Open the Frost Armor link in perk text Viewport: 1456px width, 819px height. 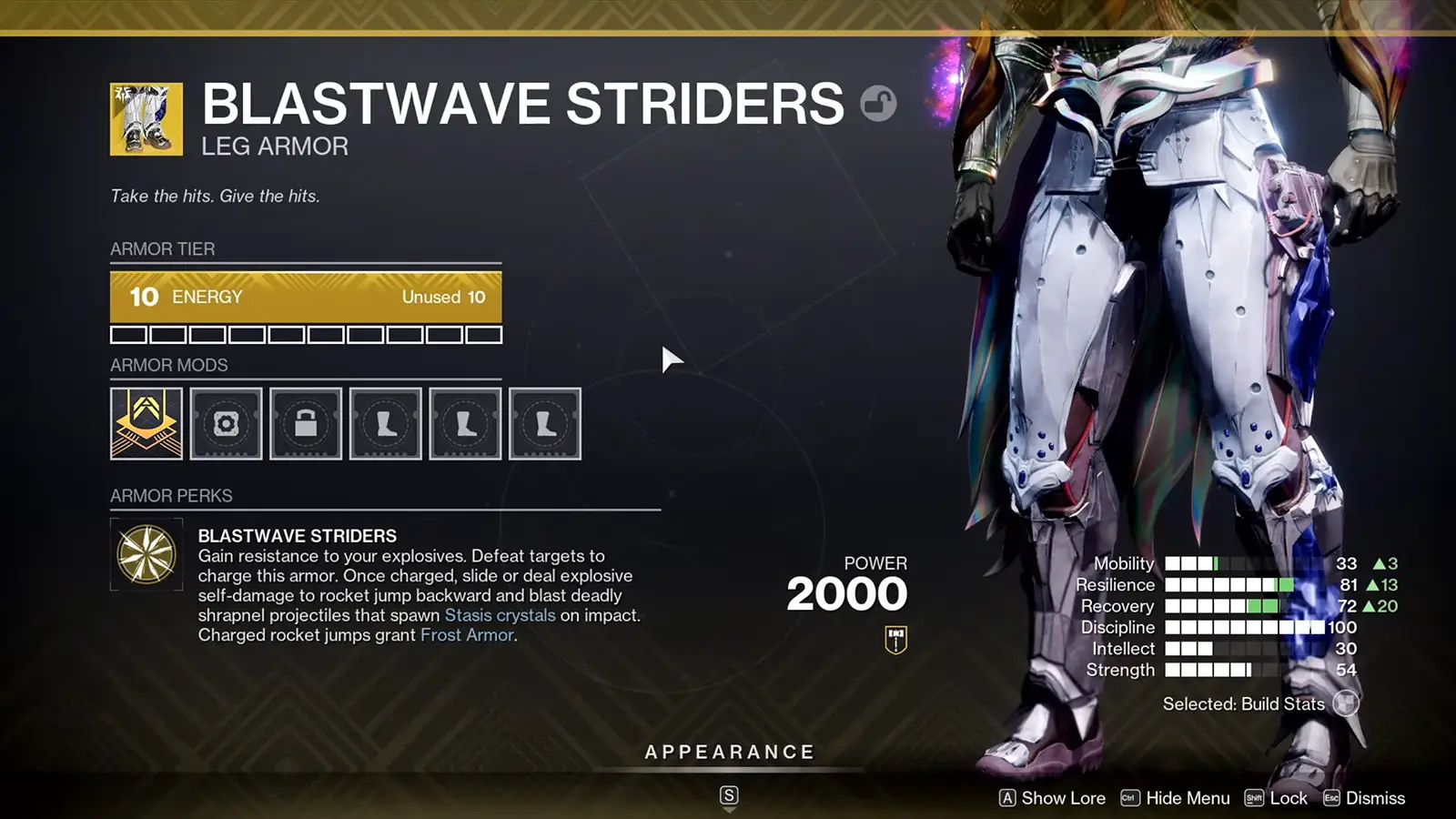click(x=467, y=635)
